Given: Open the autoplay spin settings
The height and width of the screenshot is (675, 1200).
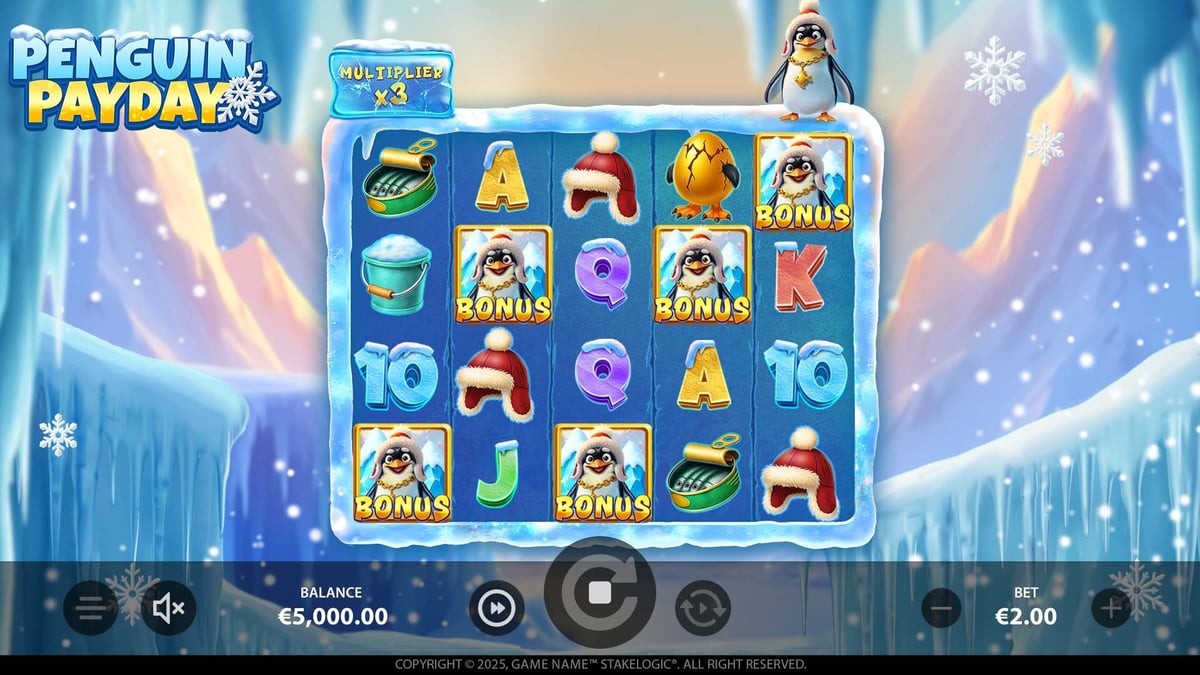Looking at the screenshot, I should [x=702, y=607].
